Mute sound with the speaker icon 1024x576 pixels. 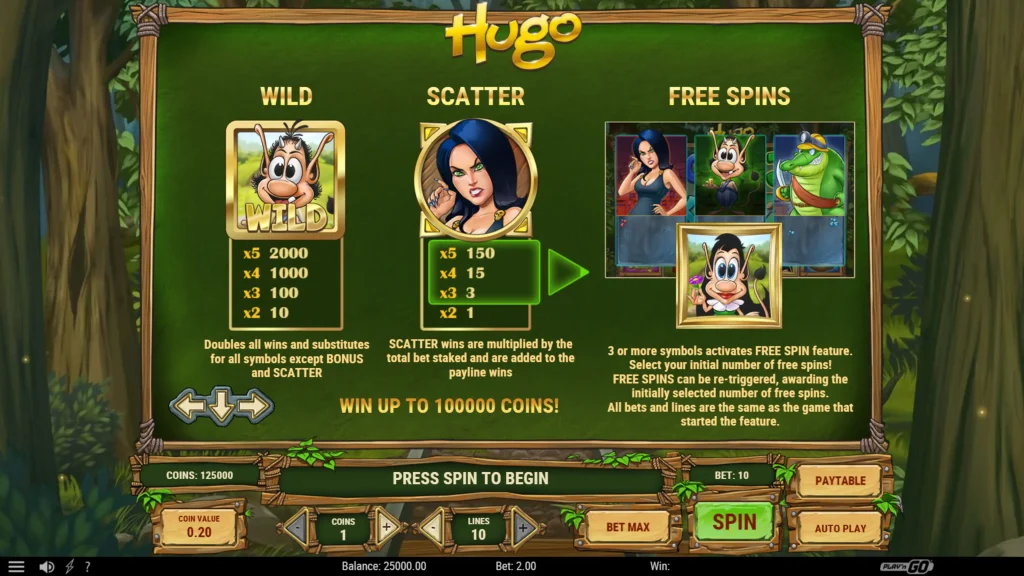46,566
